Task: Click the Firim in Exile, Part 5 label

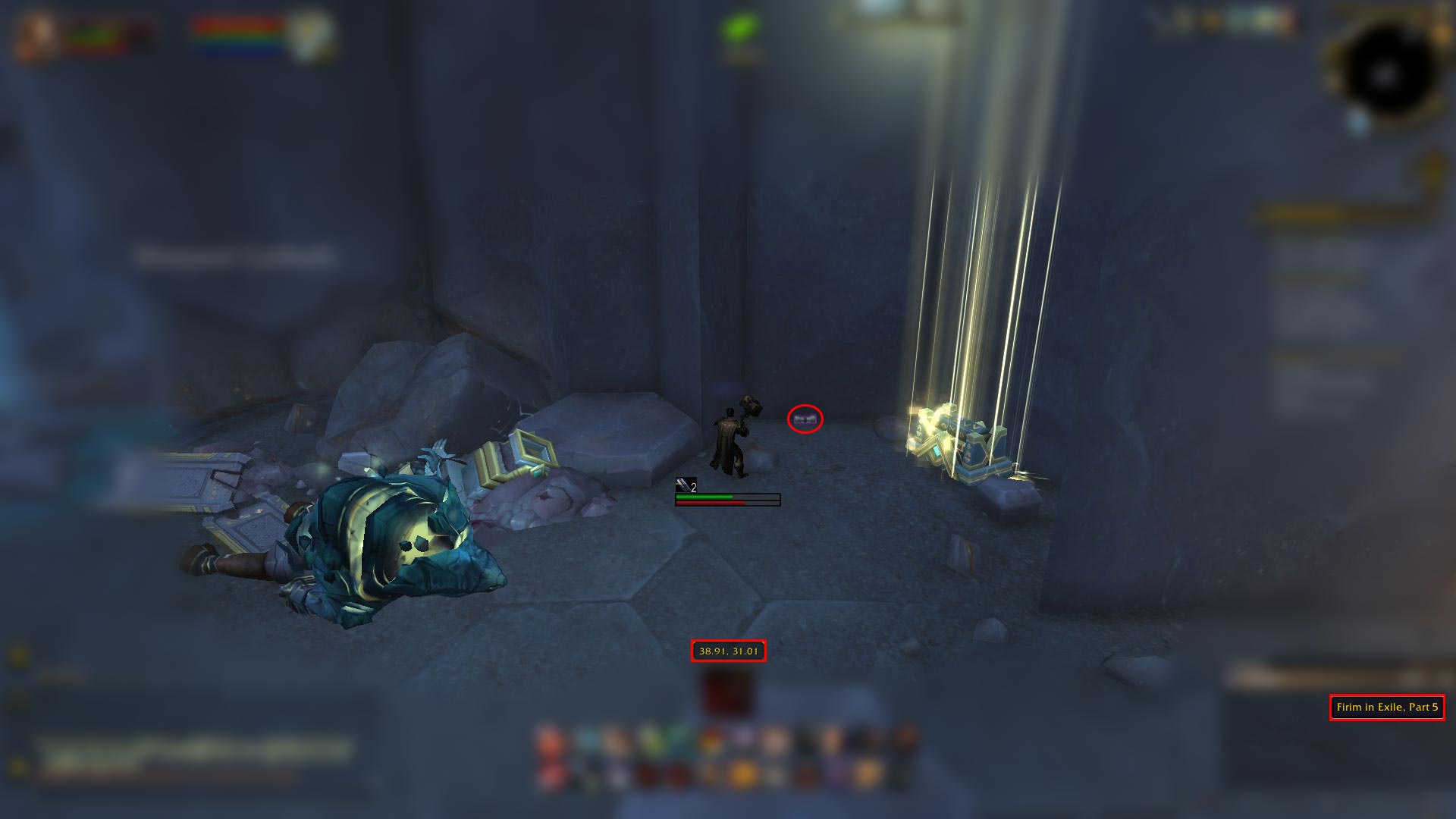Action: (x=1386, y=708)
